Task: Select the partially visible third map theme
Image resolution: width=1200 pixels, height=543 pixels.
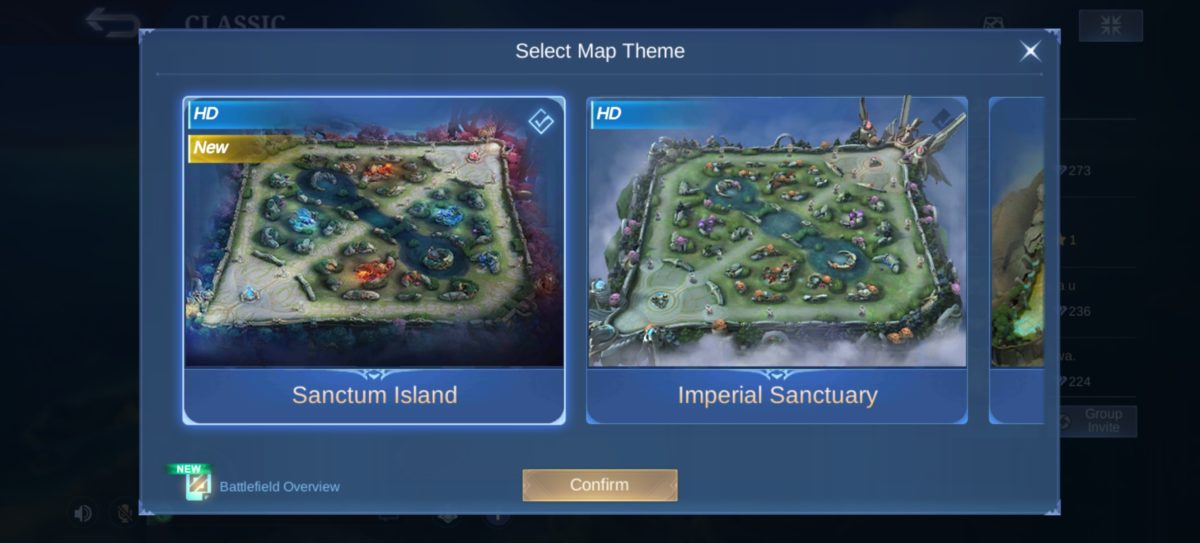Action: pyautogui.click(x=1017, y=260)
